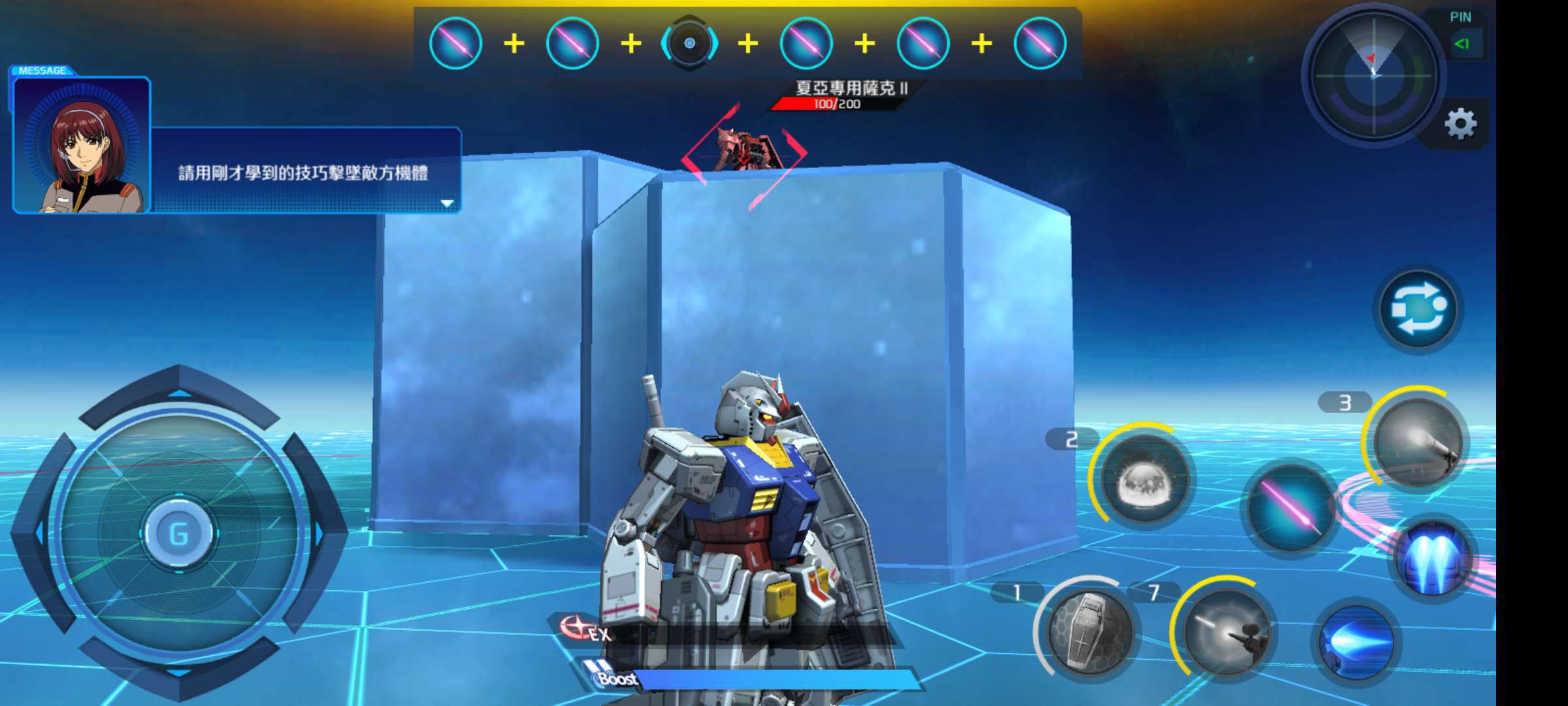Activate the shield skill with 1 charge
Screen dimensions: 1568x706
(1088, 630)
